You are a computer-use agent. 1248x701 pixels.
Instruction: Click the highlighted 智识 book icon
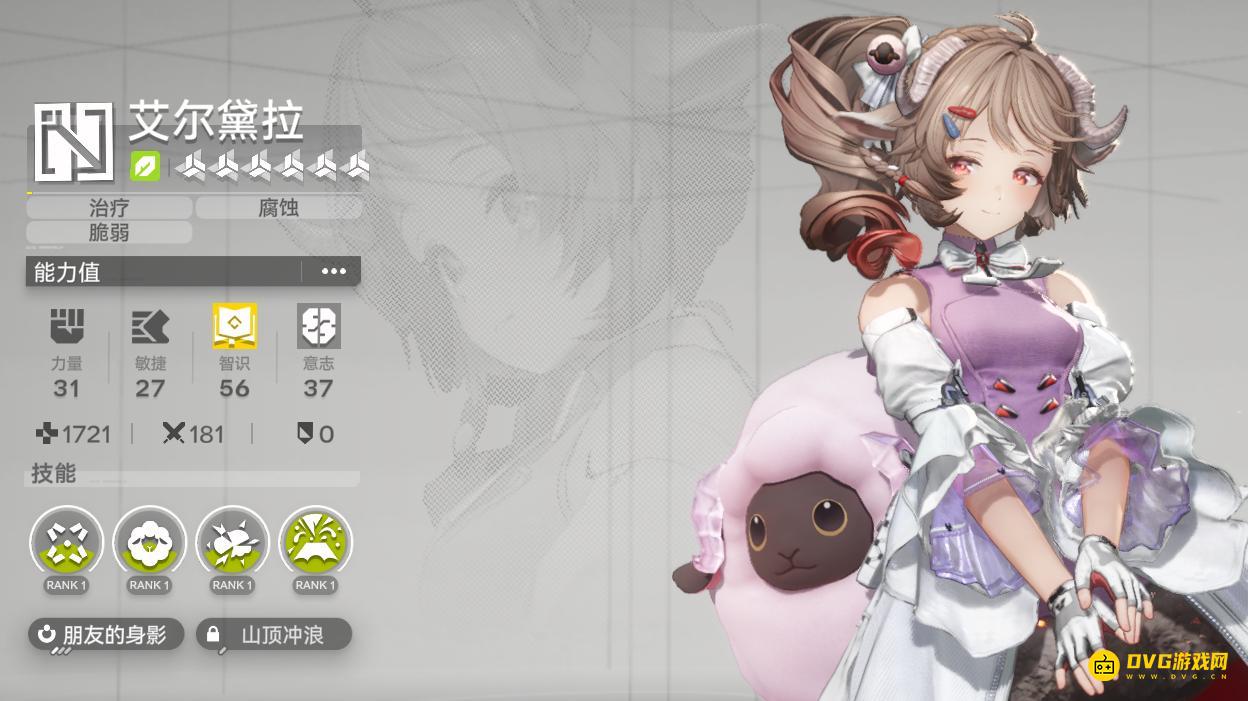click(x=234, y=326)
